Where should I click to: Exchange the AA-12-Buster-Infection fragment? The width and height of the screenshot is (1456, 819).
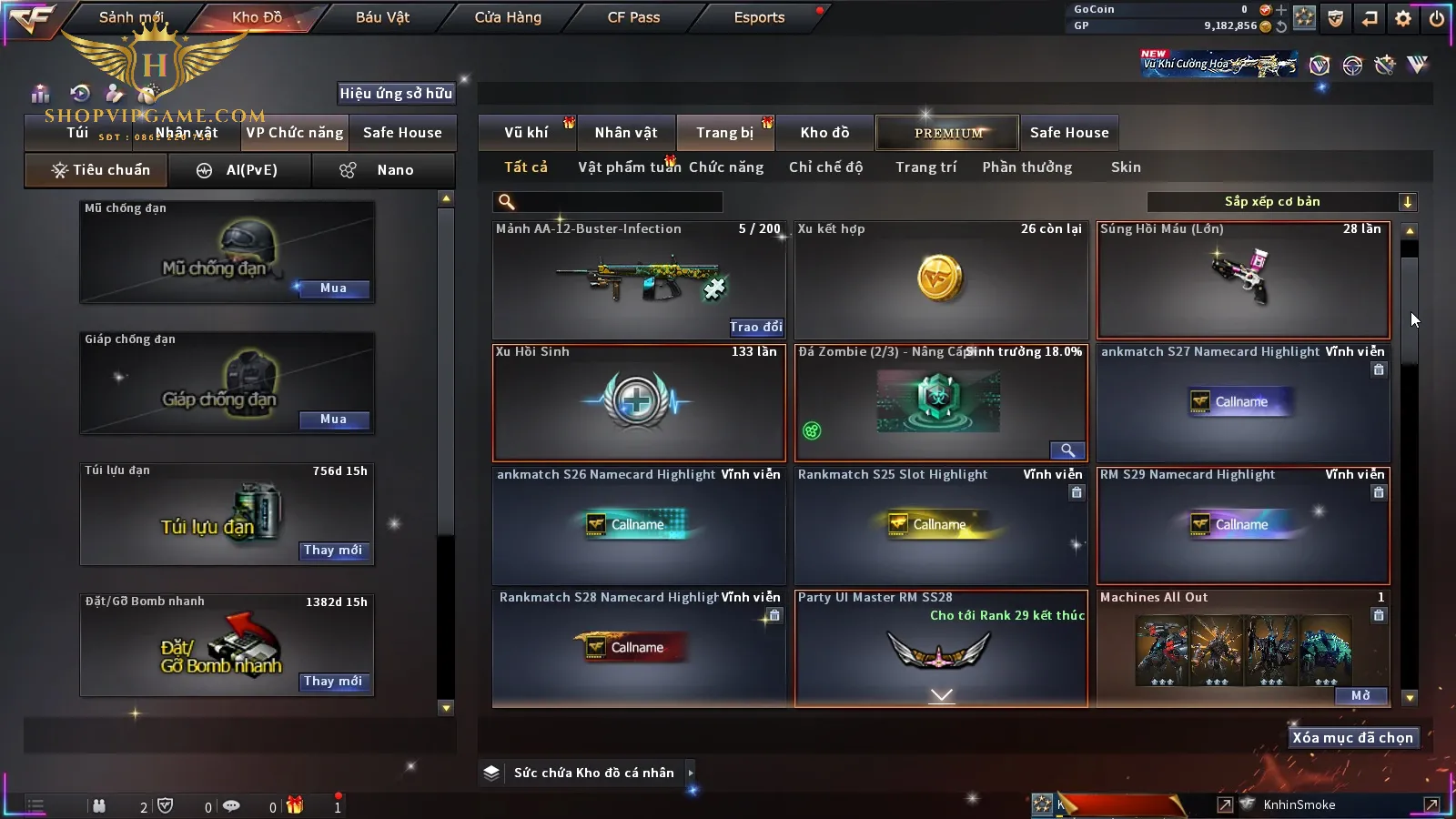(x=755, y=327)
